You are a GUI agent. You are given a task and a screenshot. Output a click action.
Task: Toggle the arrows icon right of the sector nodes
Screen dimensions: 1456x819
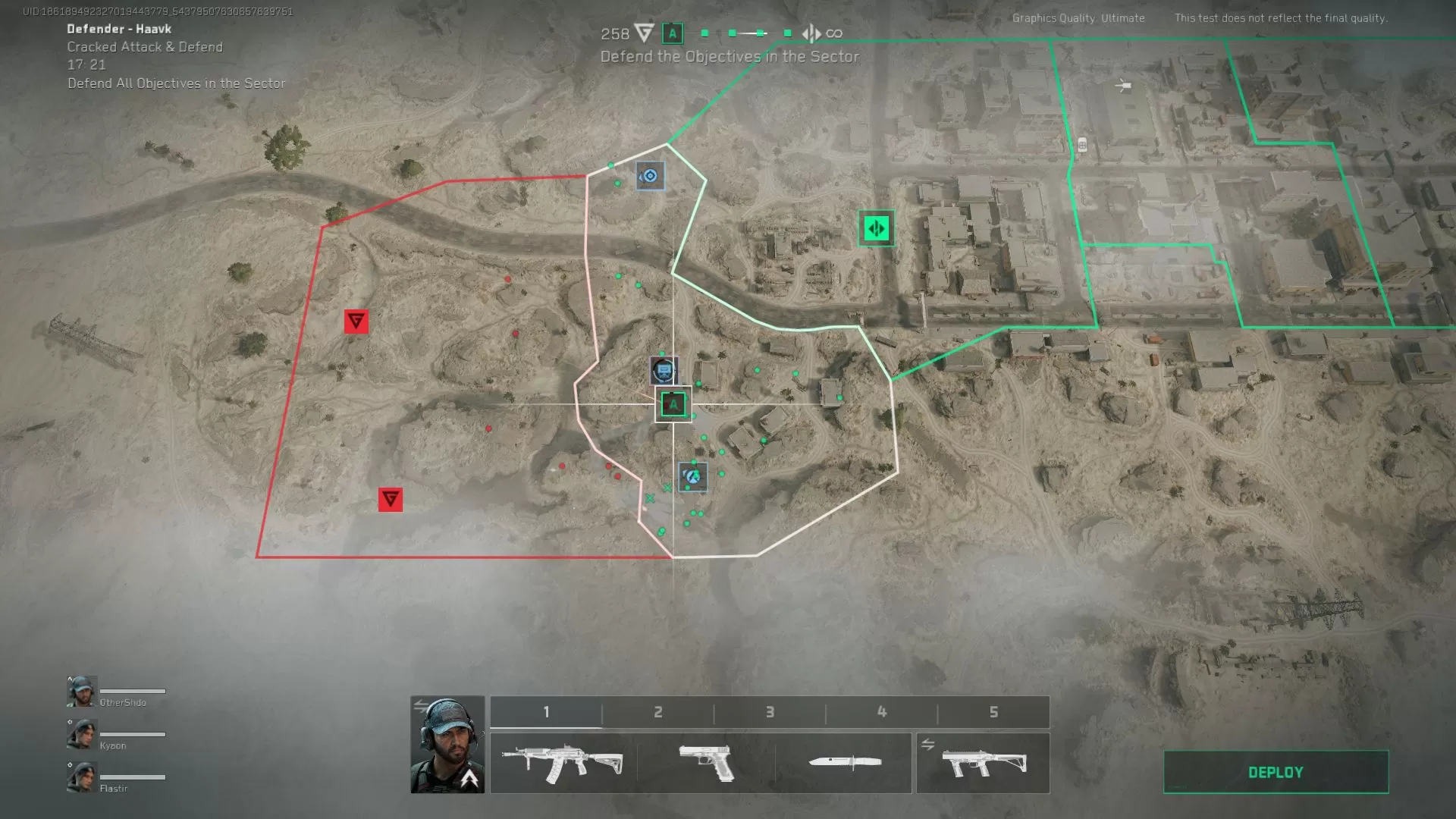pyautogui.click(x=810, y=33)
